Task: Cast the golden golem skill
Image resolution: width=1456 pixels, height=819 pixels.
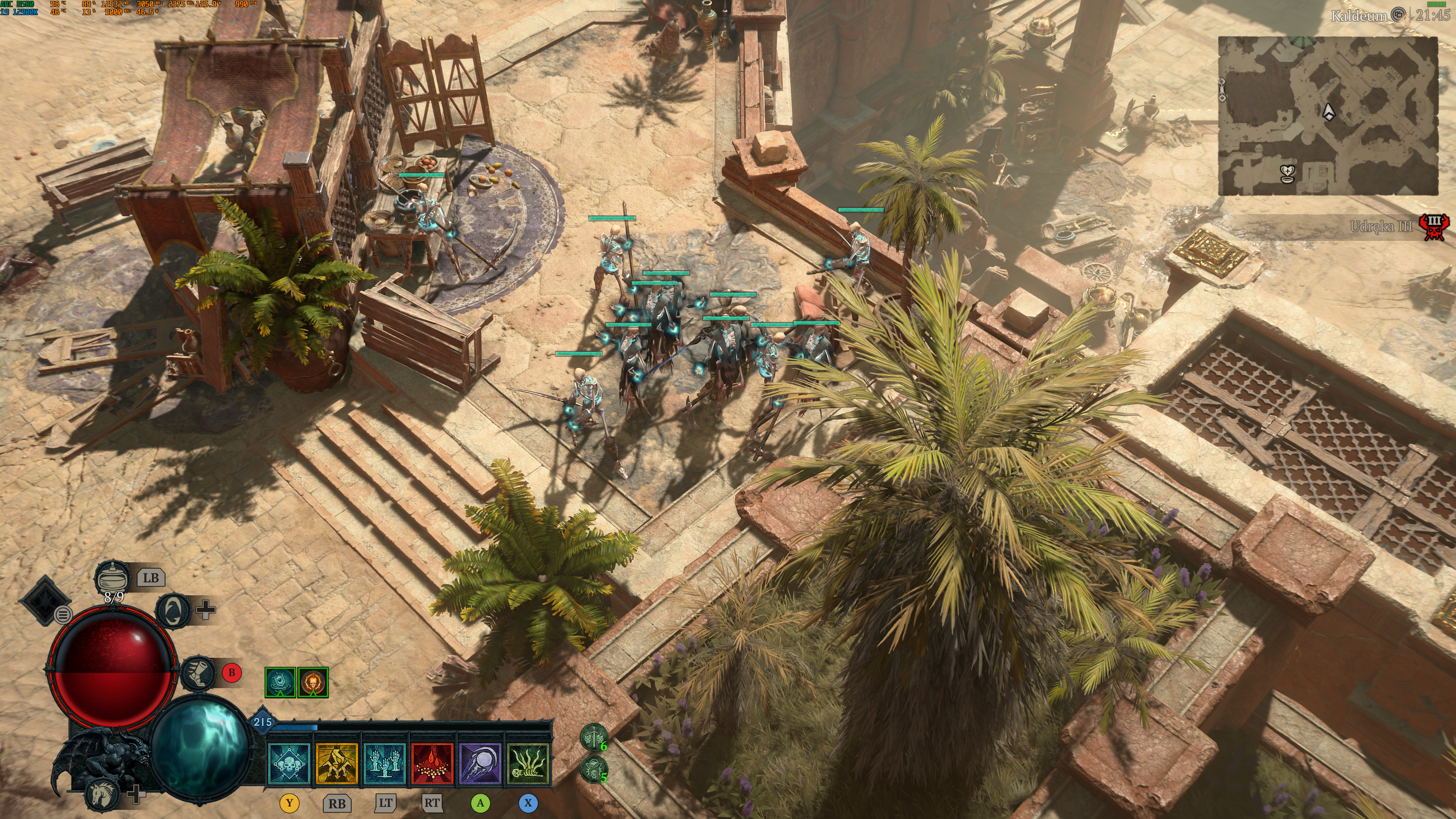Action: [337, 764]
